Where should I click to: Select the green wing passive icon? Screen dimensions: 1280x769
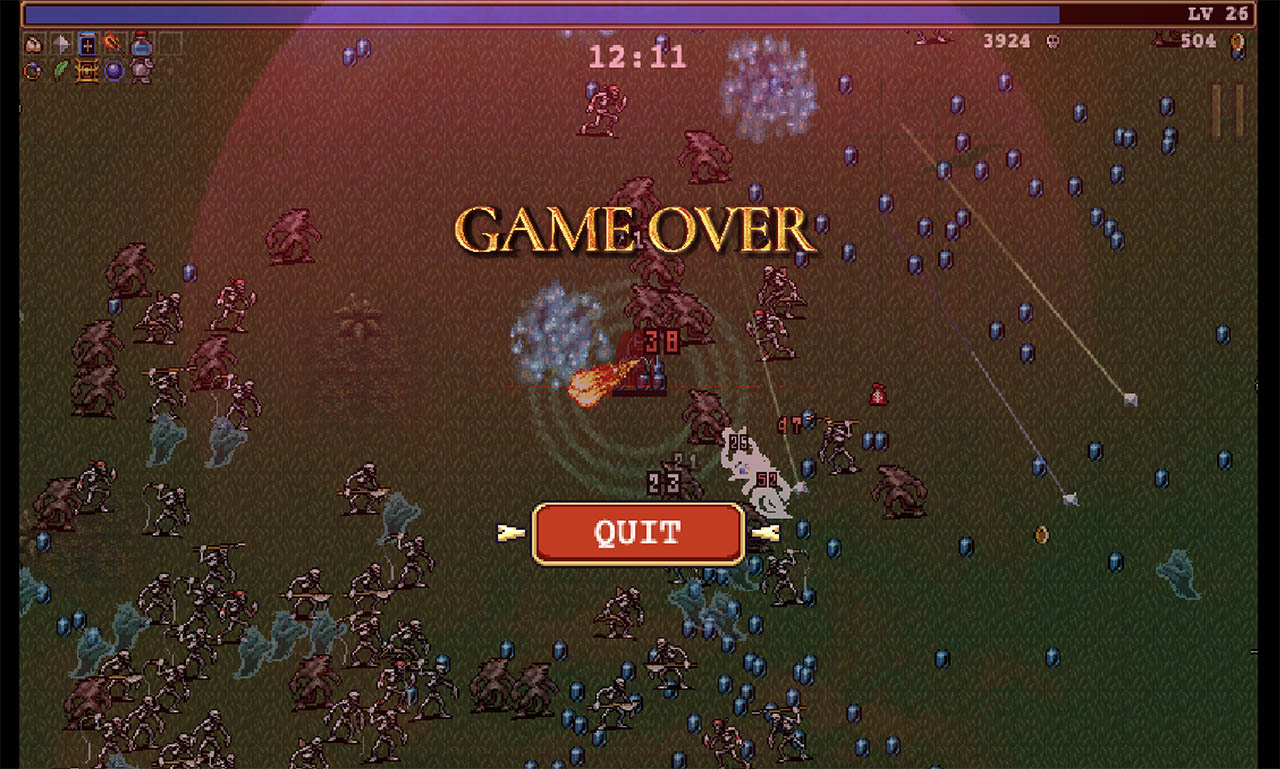coord(62,72)
